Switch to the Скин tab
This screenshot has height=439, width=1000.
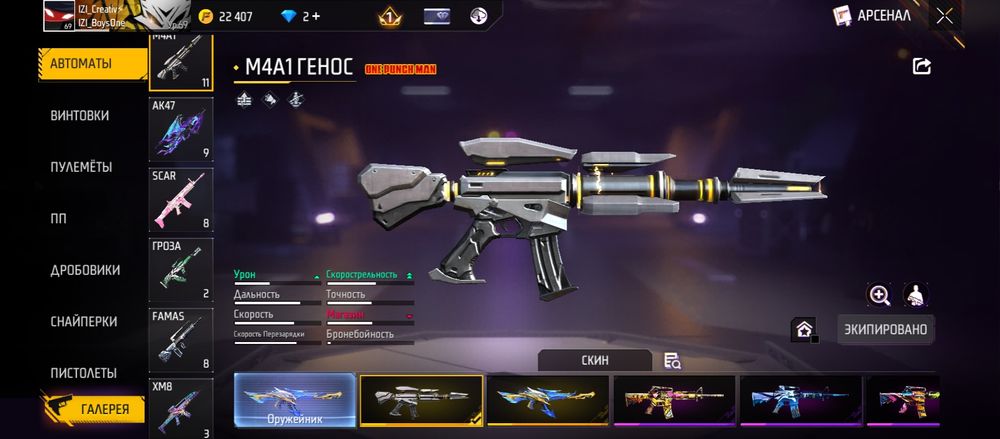click(x=594, y=360)
